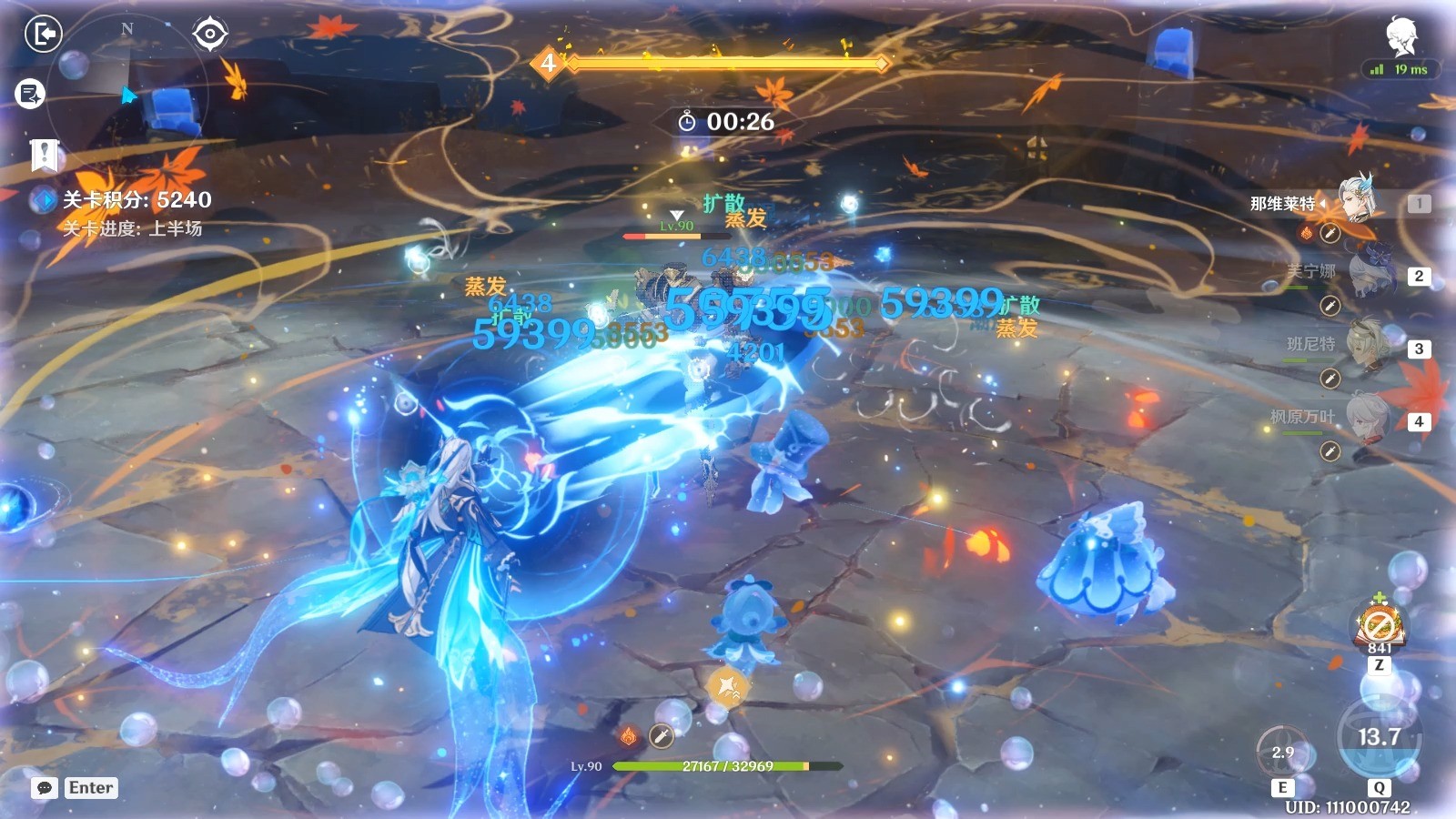
Task: Use the food gadget with 841 count
Action: (x=1380, y=625)
